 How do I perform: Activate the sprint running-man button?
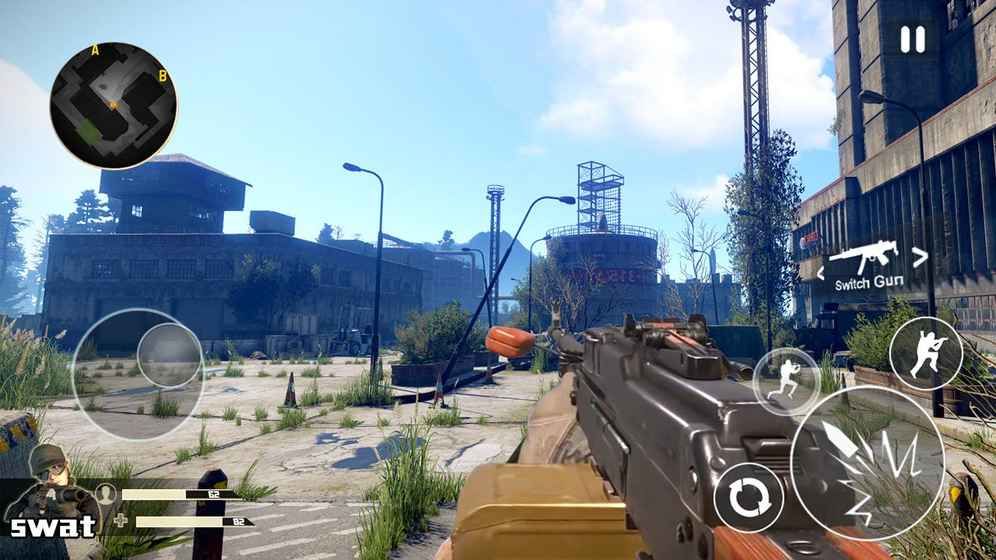[x=786, y=381]
